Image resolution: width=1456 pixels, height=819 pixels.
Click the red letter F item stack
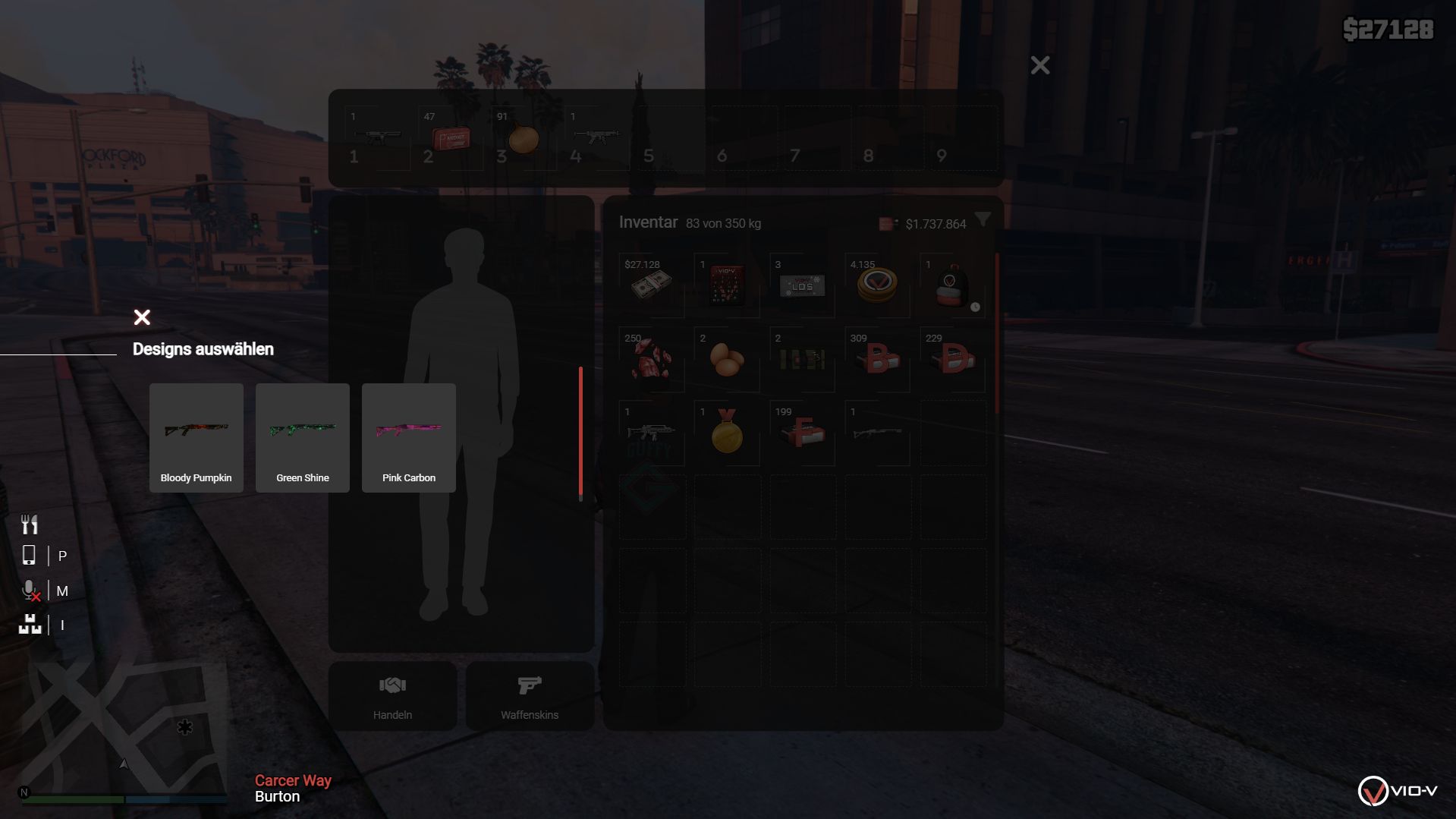pyautogui.click(x=801, y=433)
